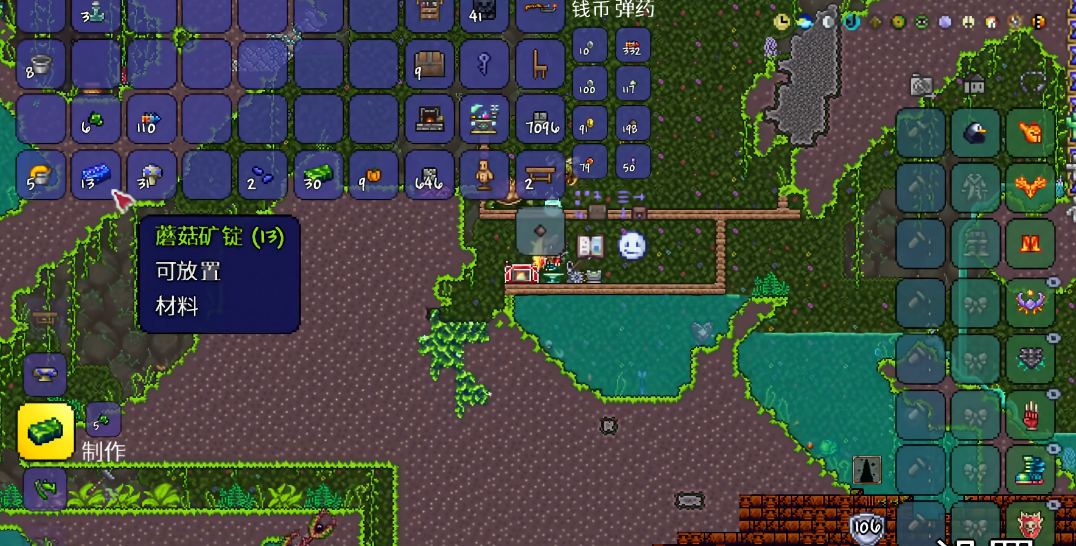Select the wooden table slot with 2

540,175
